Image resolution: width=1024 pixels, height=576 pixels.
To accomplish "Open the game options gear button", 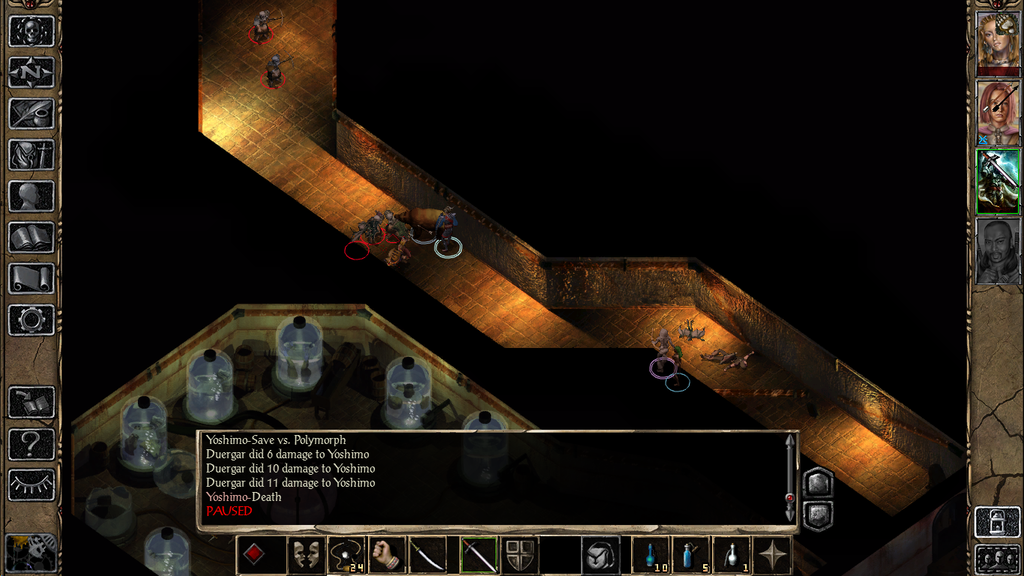I will pos(31,320).
